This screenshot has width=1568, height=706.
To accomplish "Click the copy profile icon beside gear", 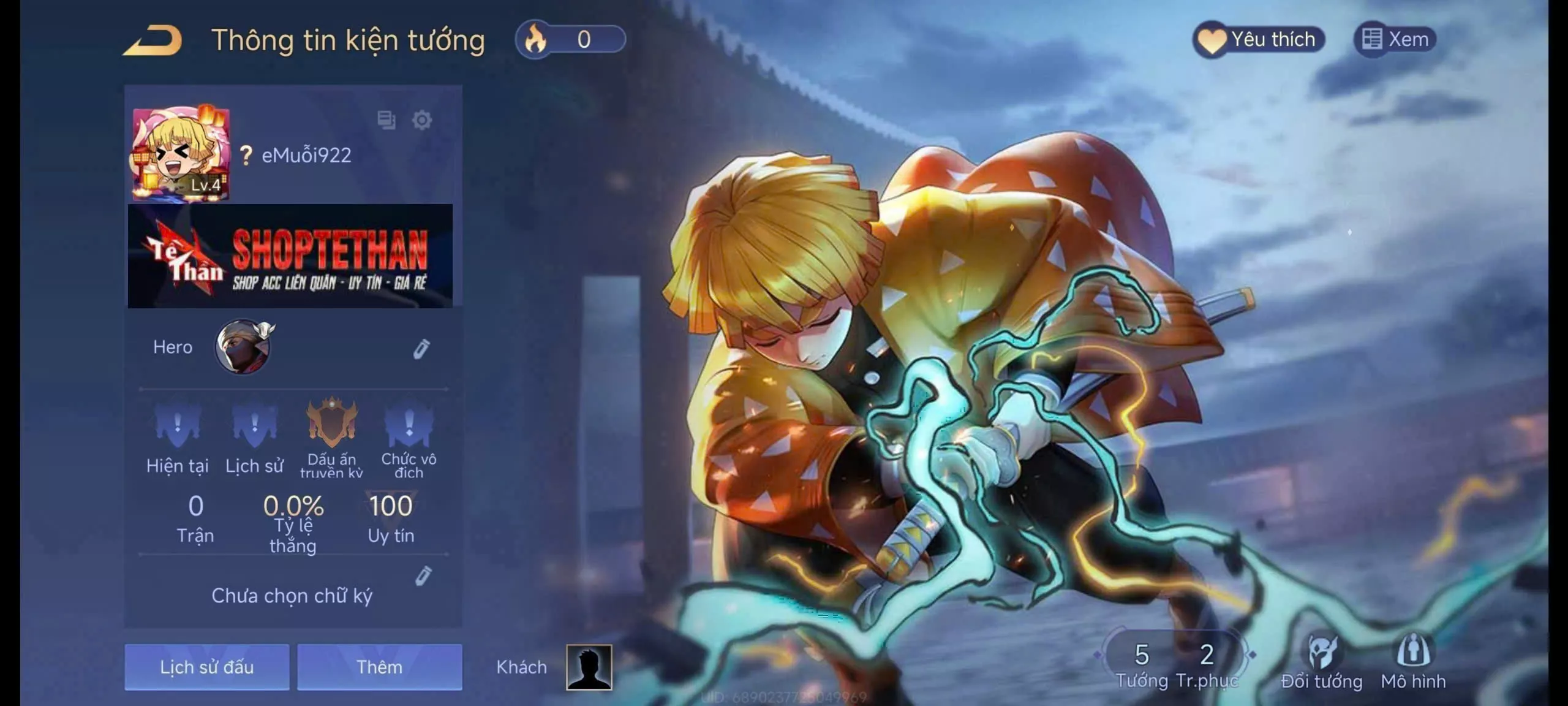I will 386,120.
